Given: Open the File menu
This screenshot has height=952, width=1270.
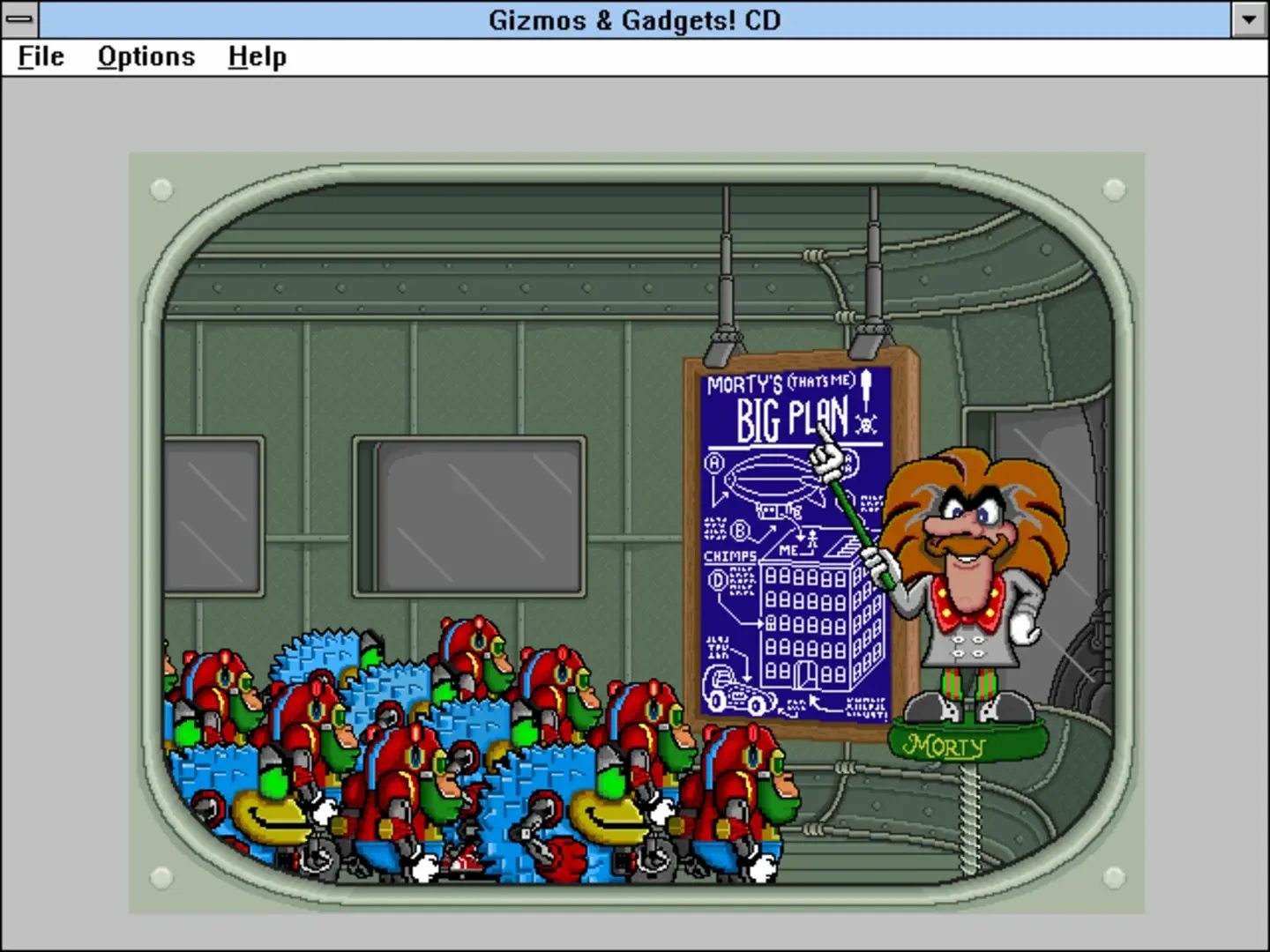Looking at the screenshot, I should 39,56.
